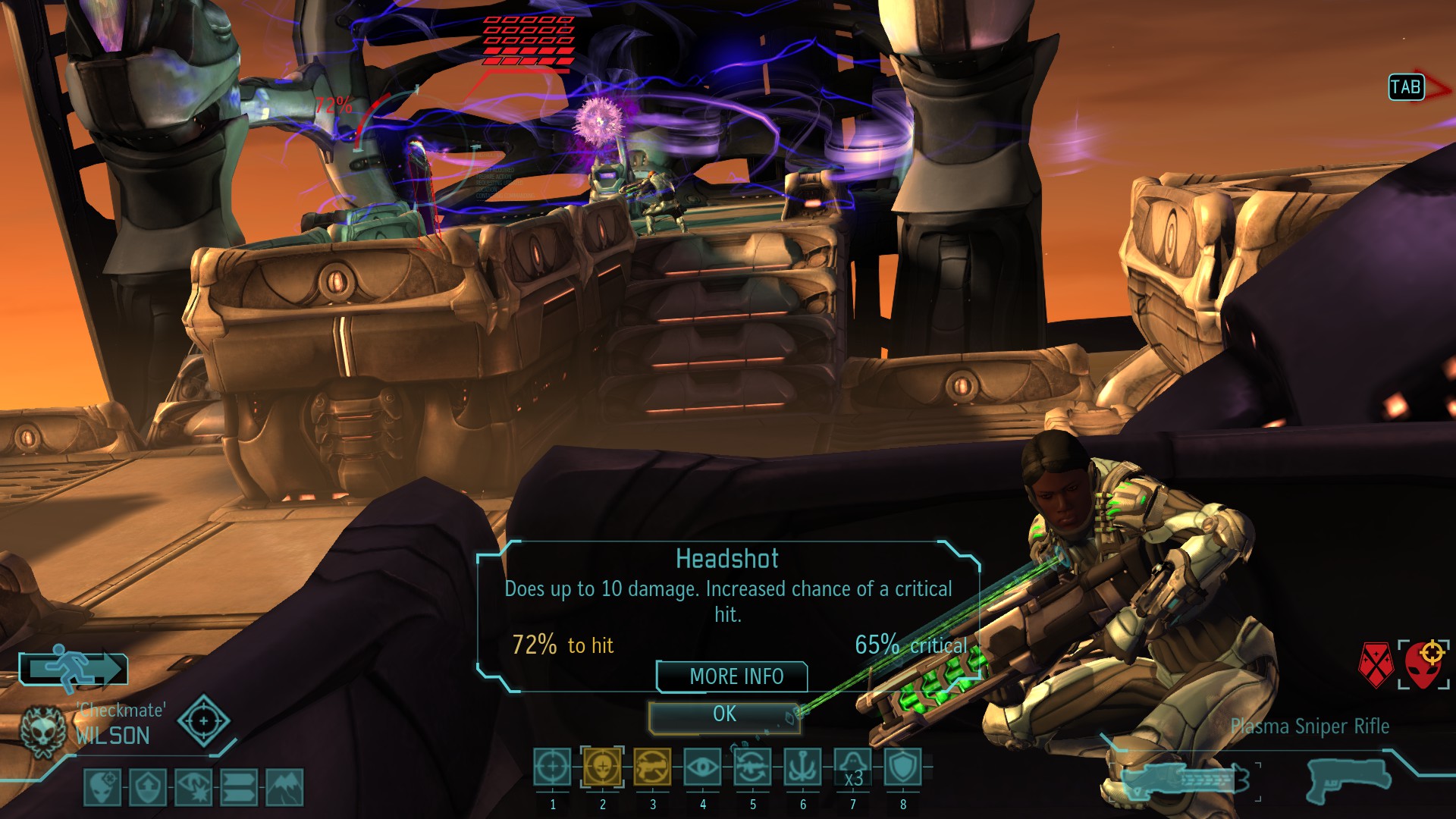This screenshot has width=1456, height=819.
Task: Select the Headshot alien-skull ability
Action: (602, 767)
